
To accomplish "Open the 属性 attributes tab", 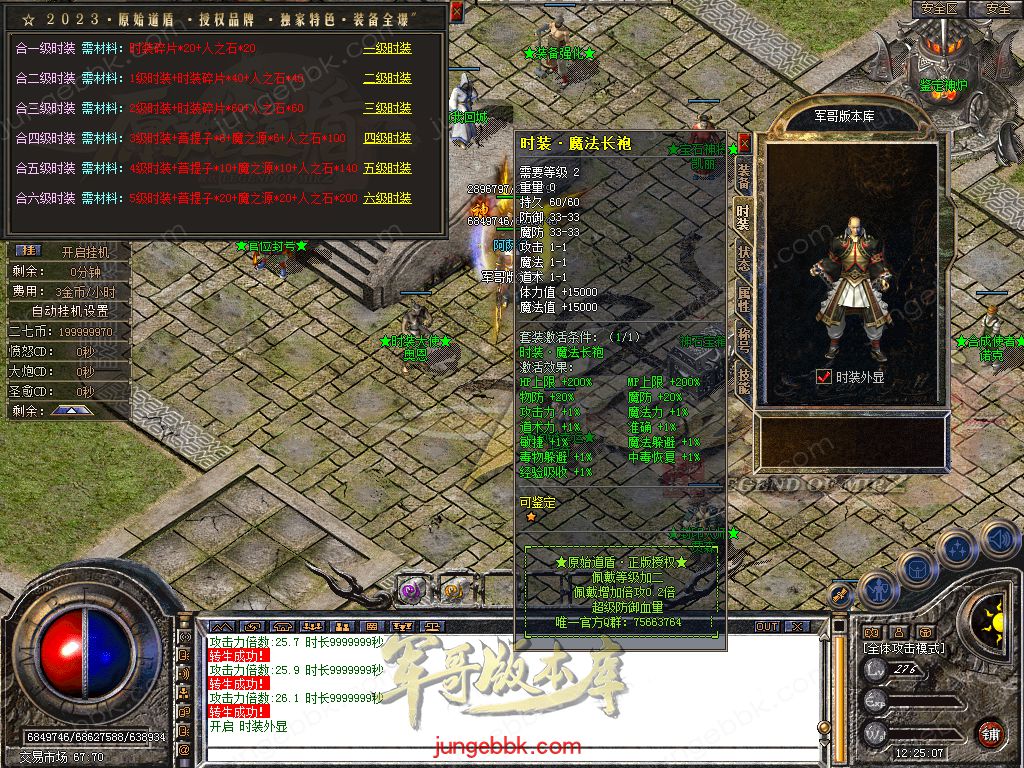I will pos(743,297).
